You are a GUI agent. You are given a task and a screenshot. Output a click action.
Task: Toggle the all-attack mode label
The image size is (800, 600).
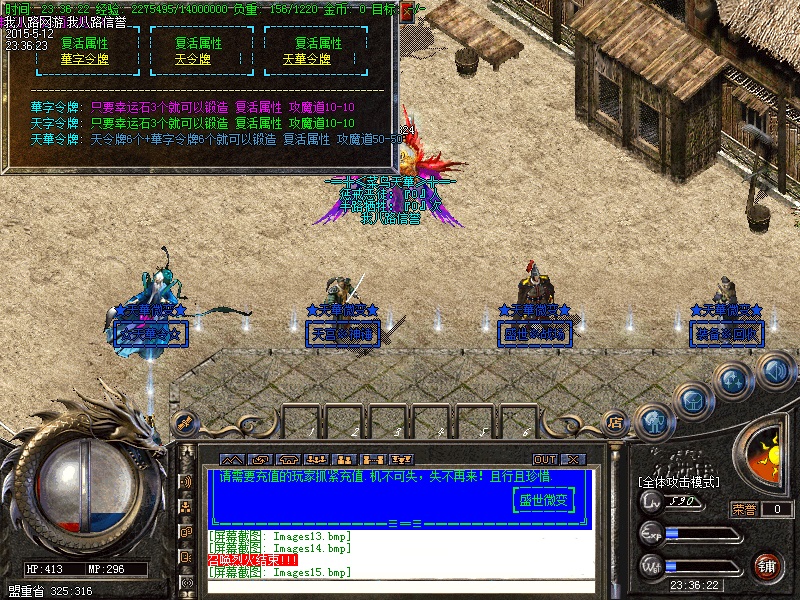tap(682, 483)
